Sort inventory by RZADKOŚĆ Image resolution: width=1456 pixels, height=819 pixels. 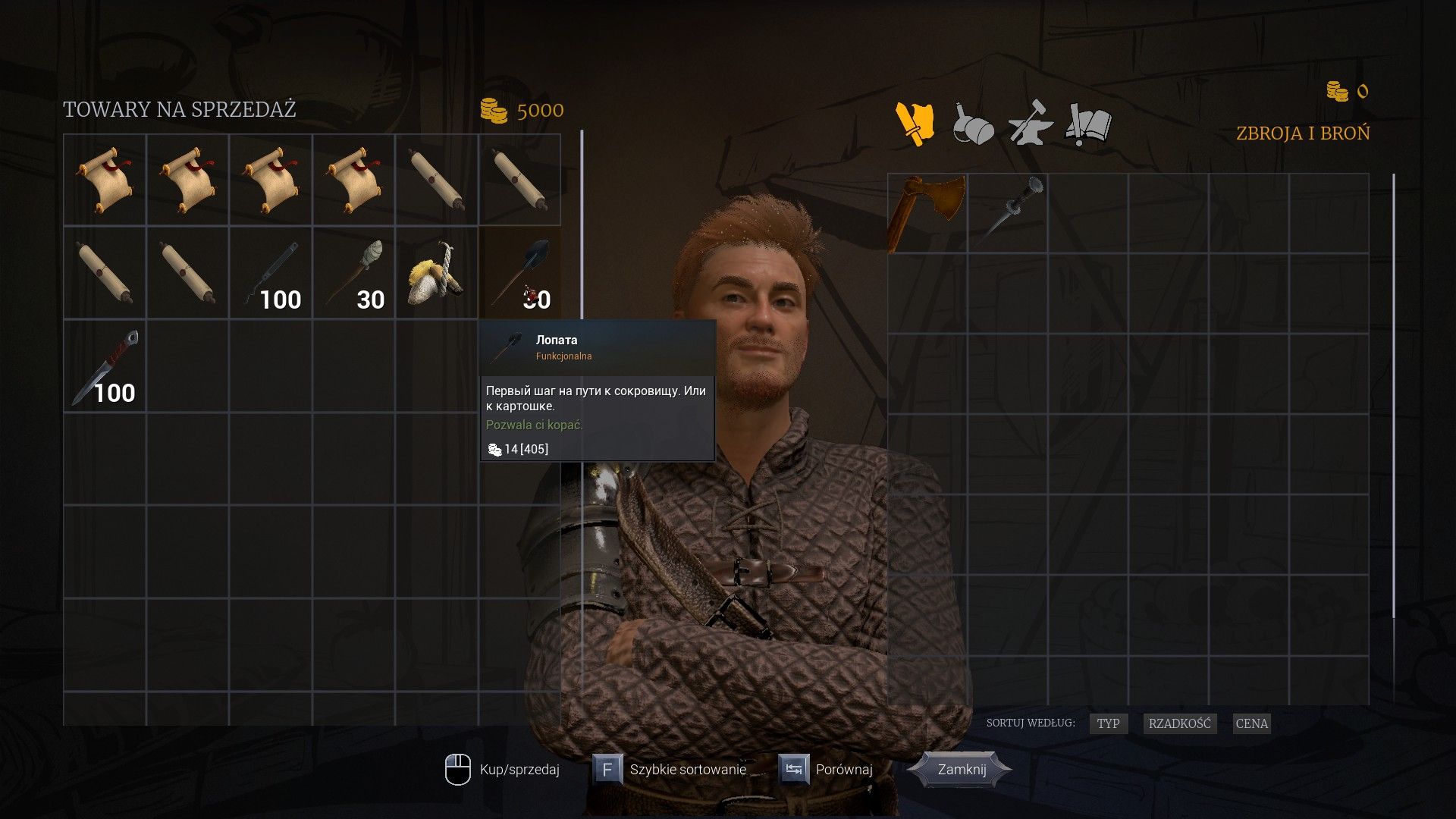(1179, 723)
